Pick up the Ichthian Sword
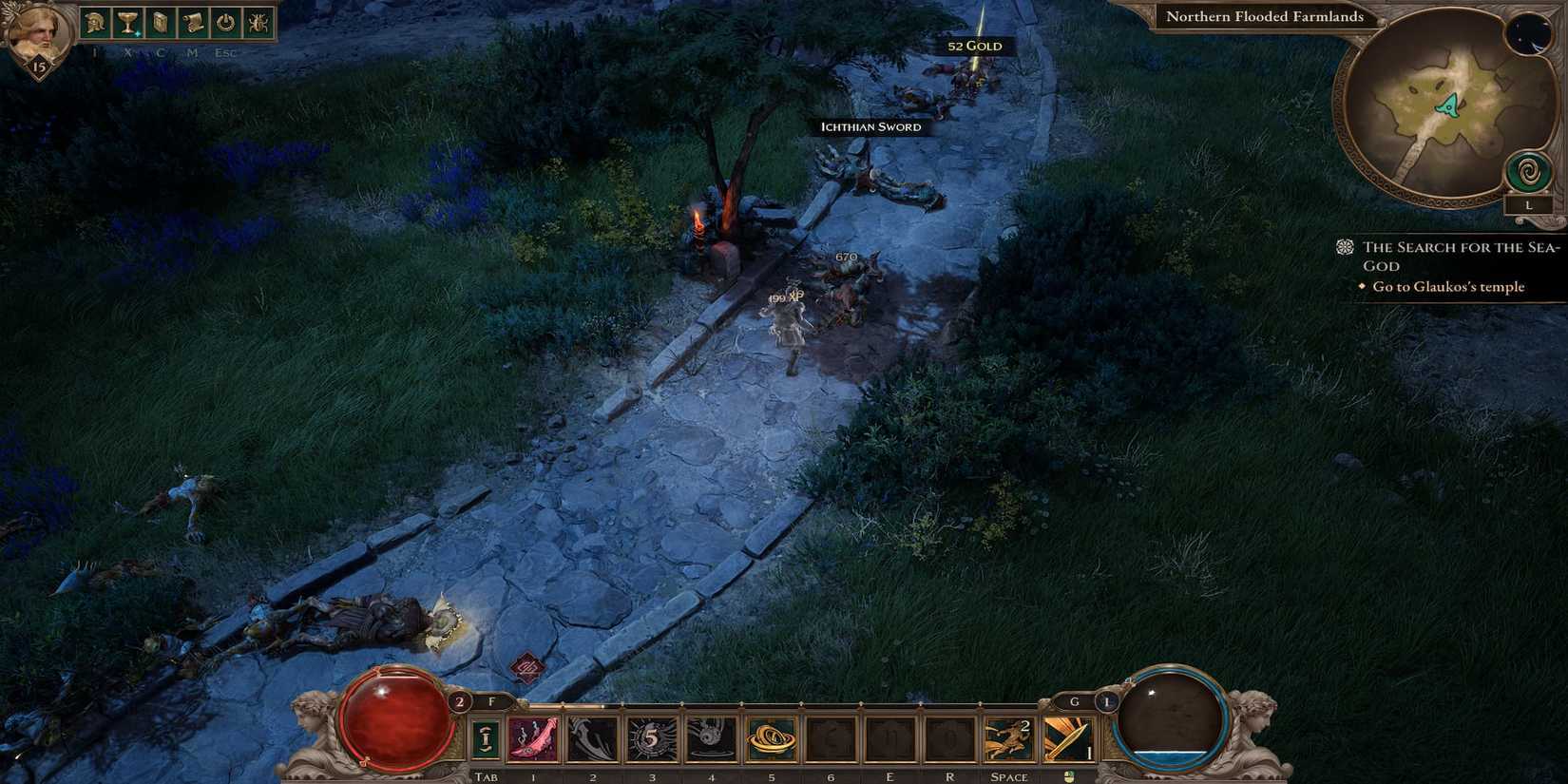1568x784 pixels. coord(870,126)
